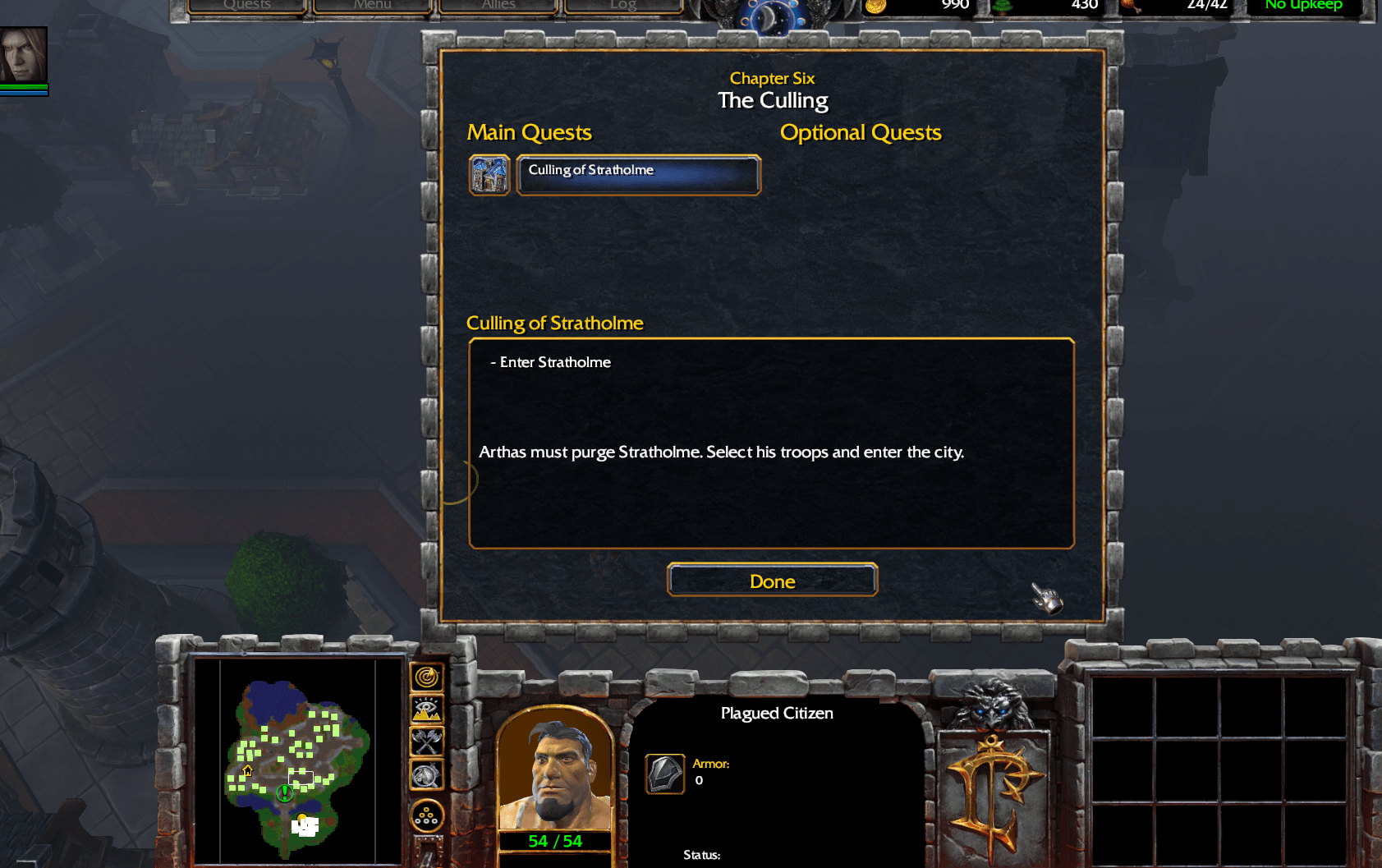Click the gold coin resource icon
1382x868 pixels.
(875, 5)
